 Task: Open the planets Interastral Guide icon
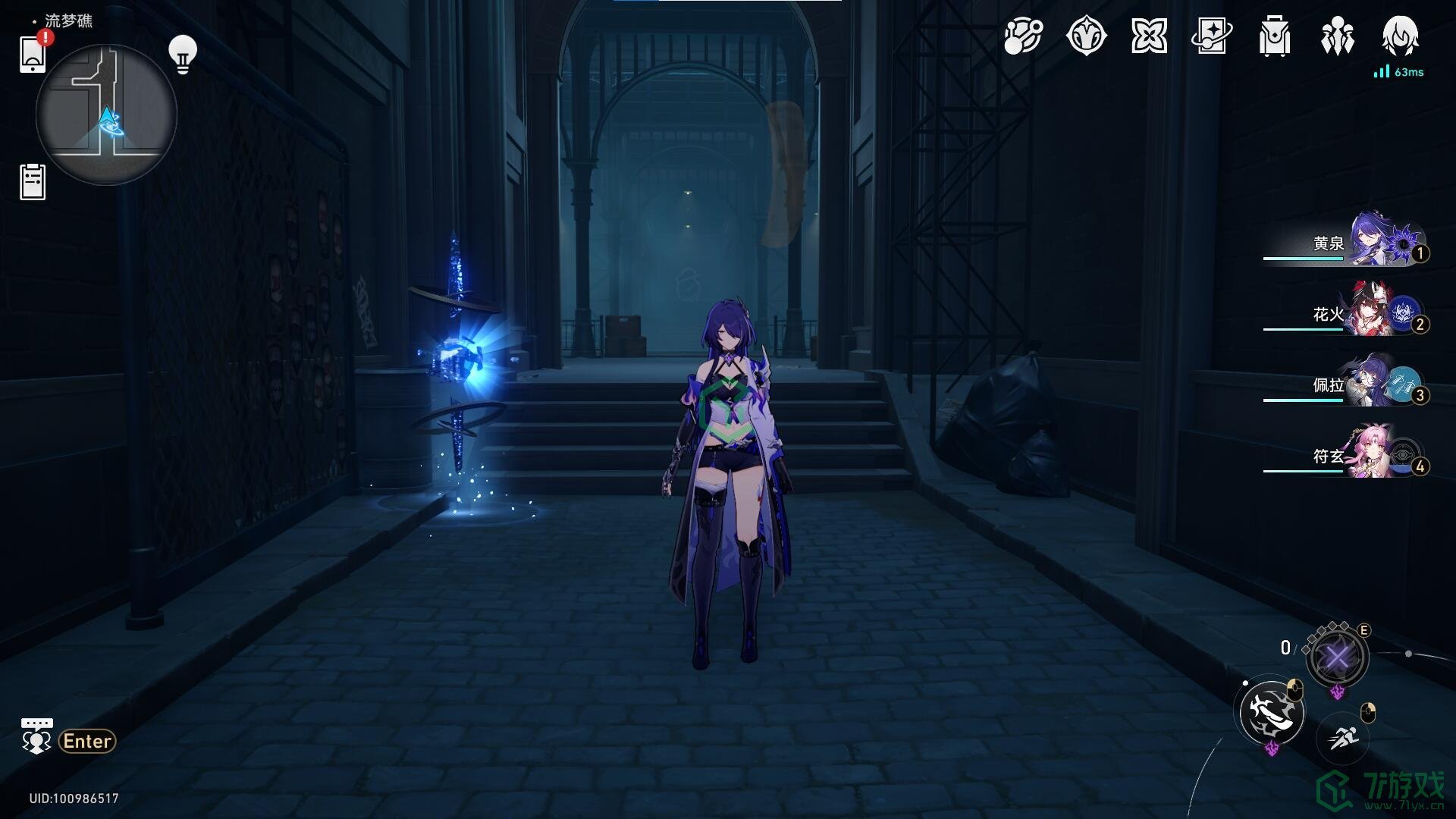[1023, 36]
